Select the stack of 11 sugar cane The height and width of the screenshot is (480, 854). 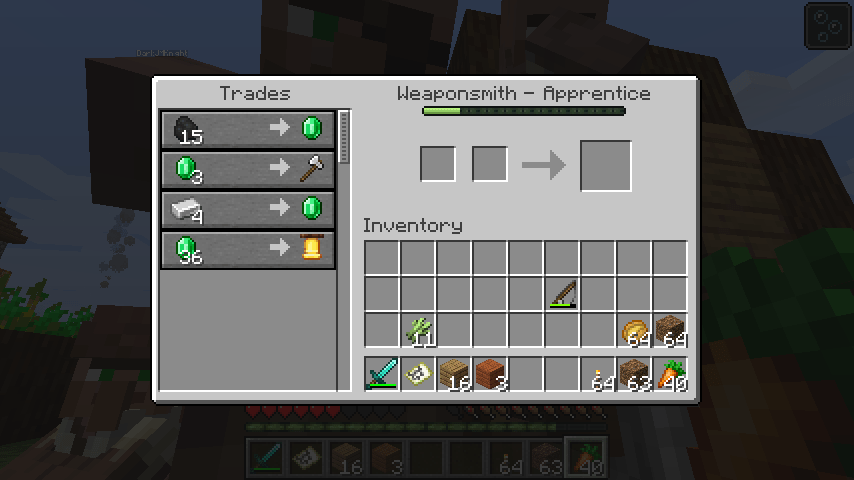pos(418,330)
